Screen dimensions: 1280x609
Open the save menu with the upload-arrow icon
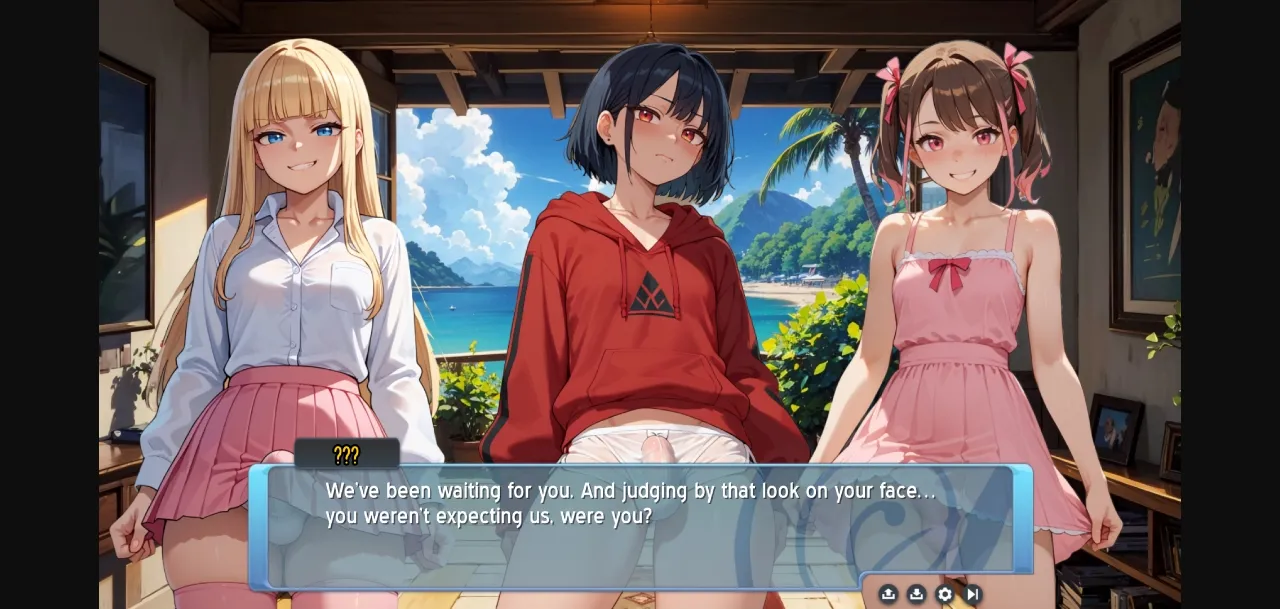click(x=888, y=594)
